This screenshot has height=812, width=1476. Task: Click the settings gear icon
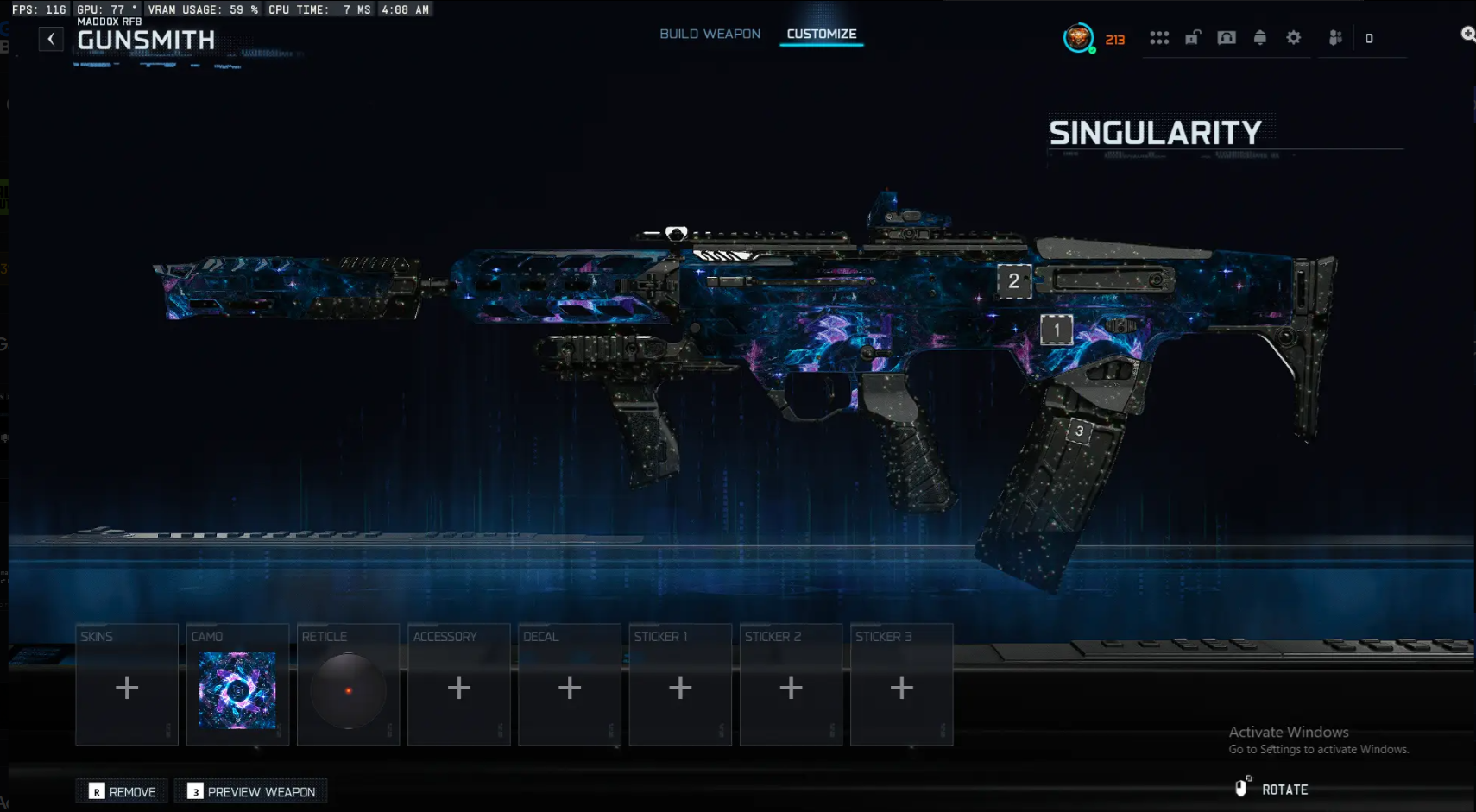1294,38
